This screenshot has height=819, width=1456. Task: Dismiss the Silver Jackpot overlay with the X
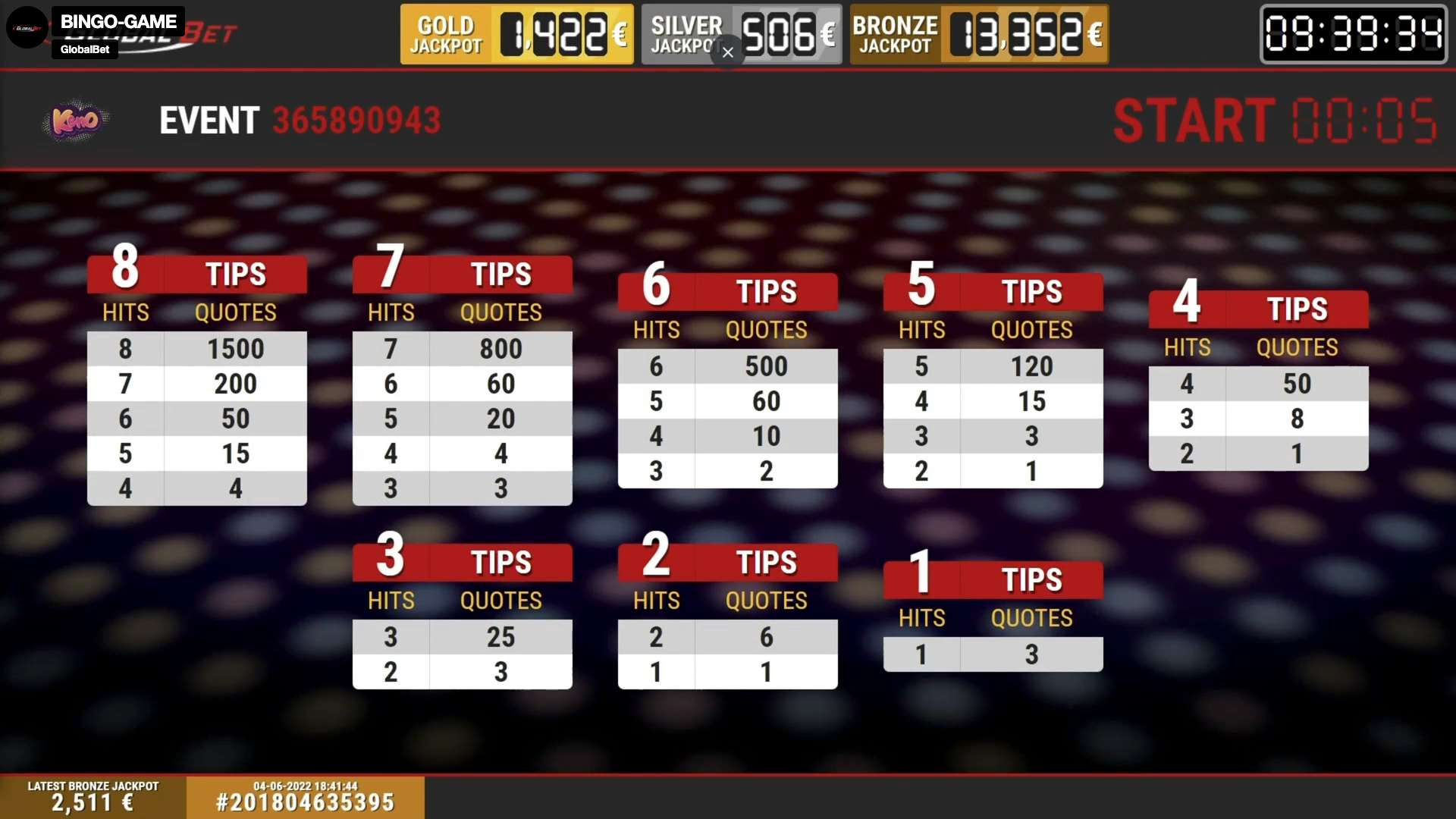point(727,52)
